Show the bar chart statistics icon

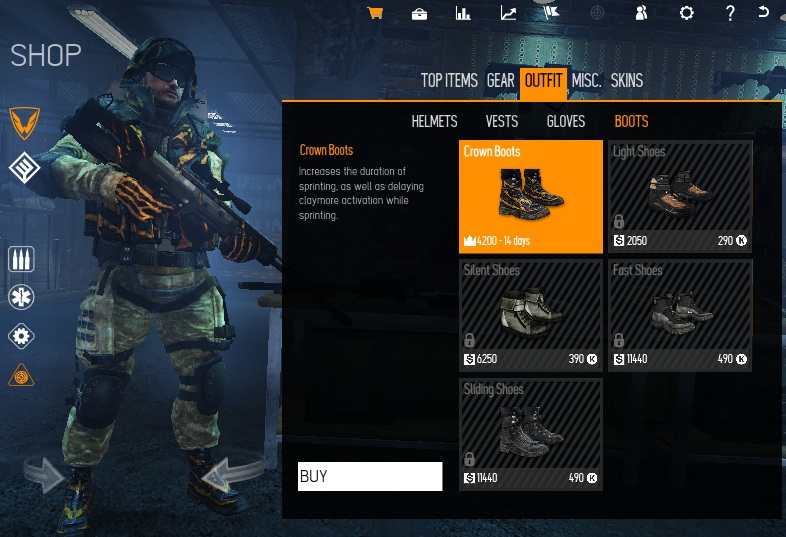click(463, 13)
